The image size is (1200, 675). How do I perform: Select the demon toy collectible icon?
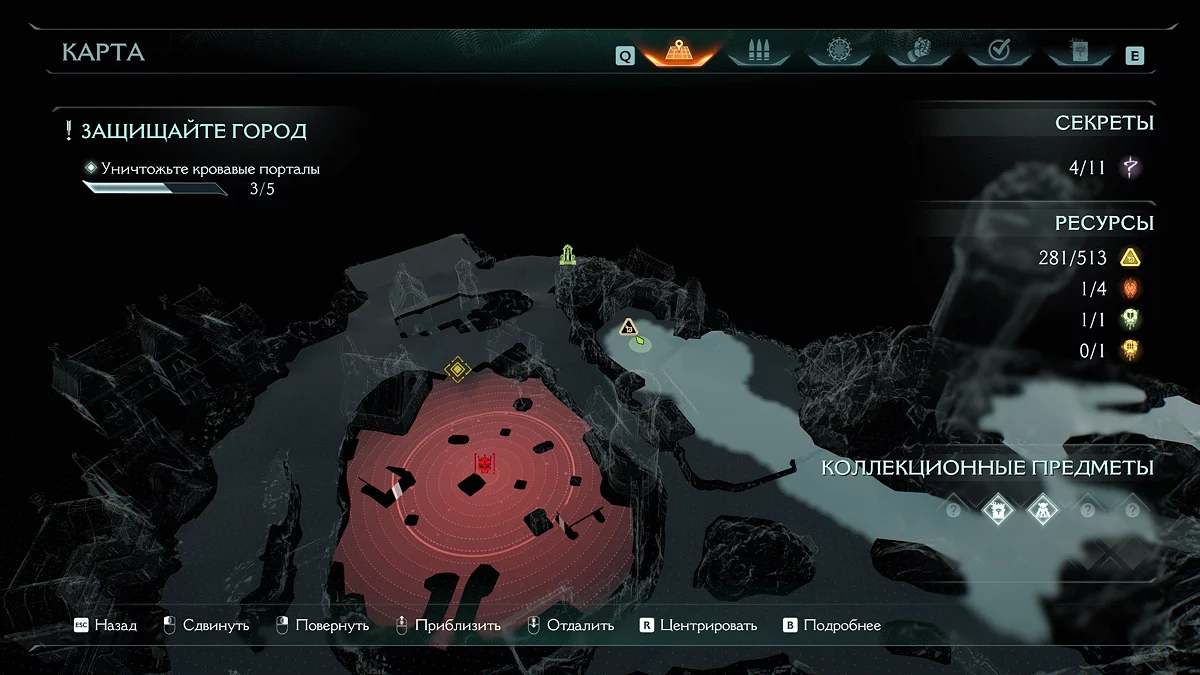coord(1043,510)
